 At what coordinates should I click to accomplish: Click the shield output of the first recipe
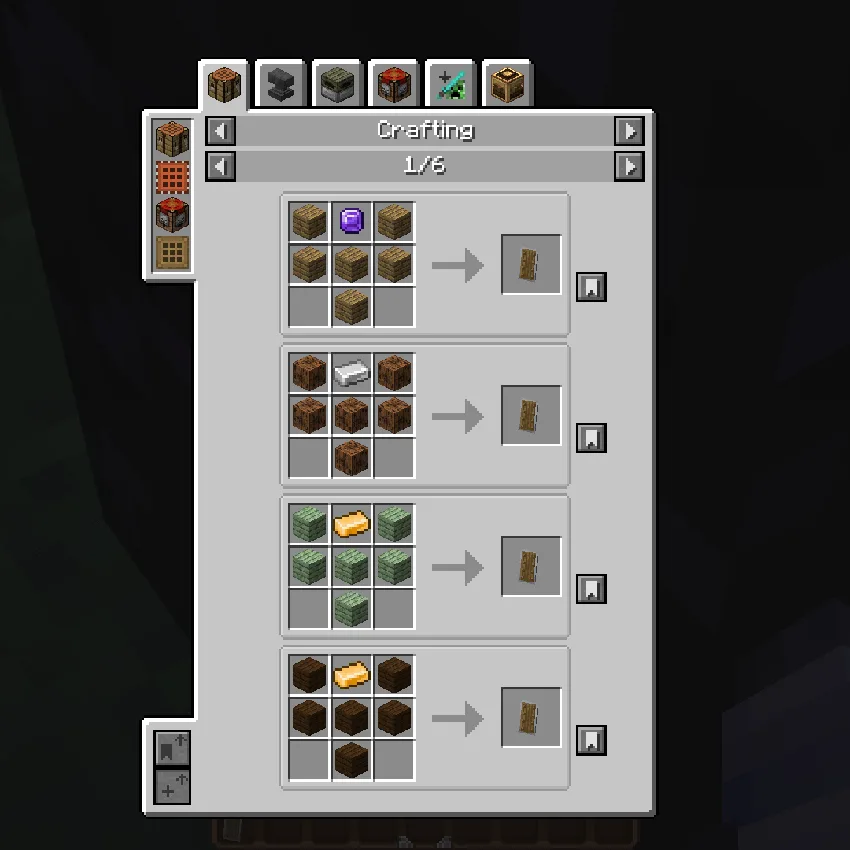pos(531,265)
